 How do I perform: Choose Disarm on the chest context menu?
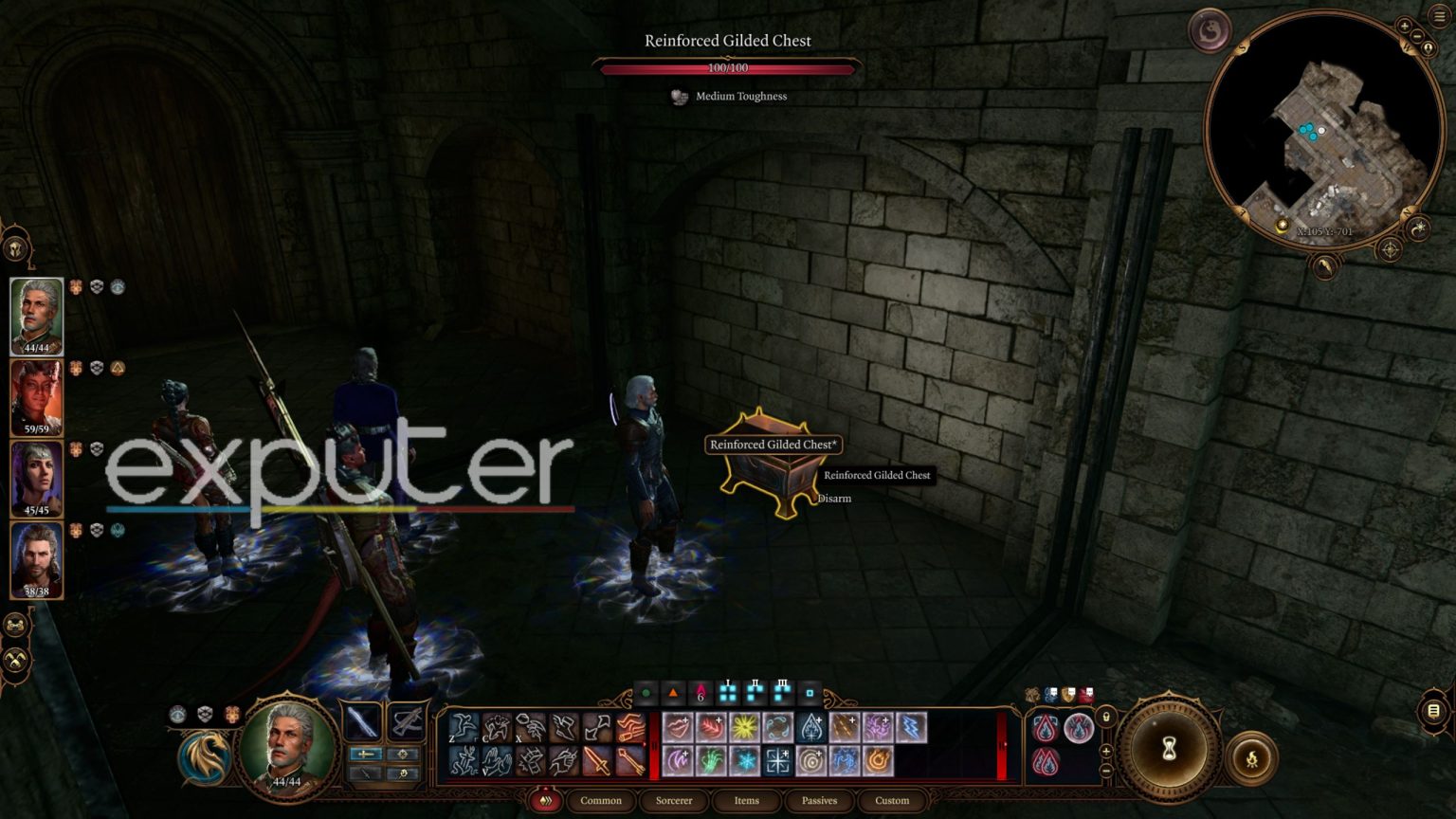pos(836,498)
